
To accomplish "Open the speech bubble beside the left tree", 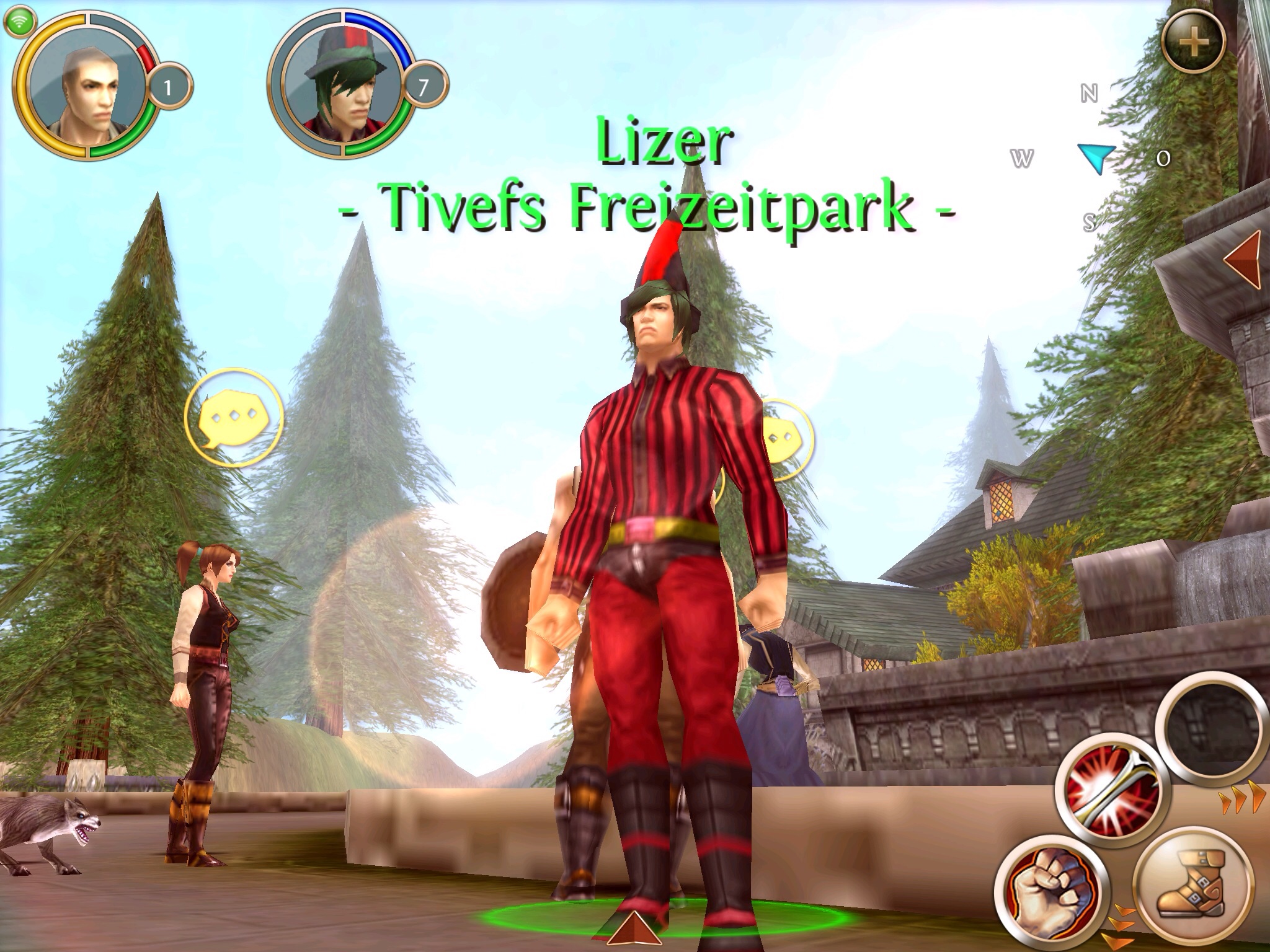I will [x=234, y=419].
